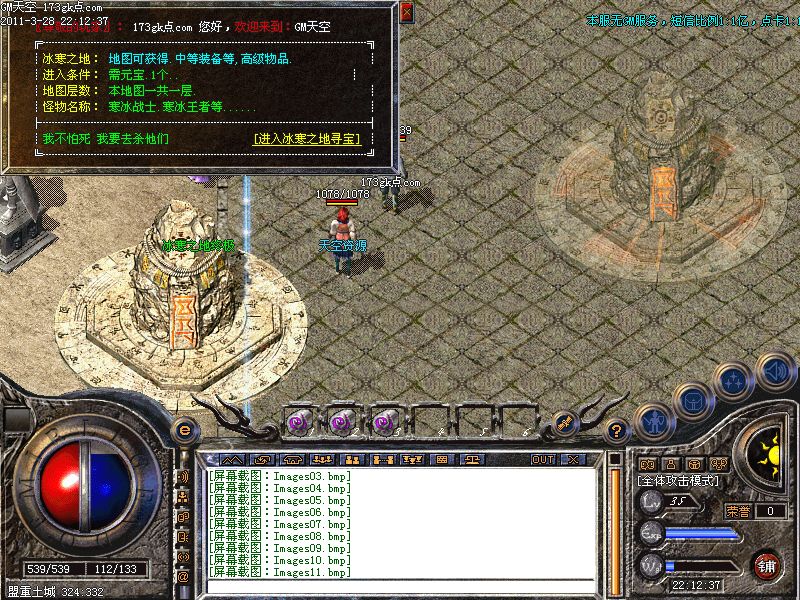This screenshot has height=600, width=800.
Task: Use the purple scroll in belt slot 2
Action: [x=341, y=423]
